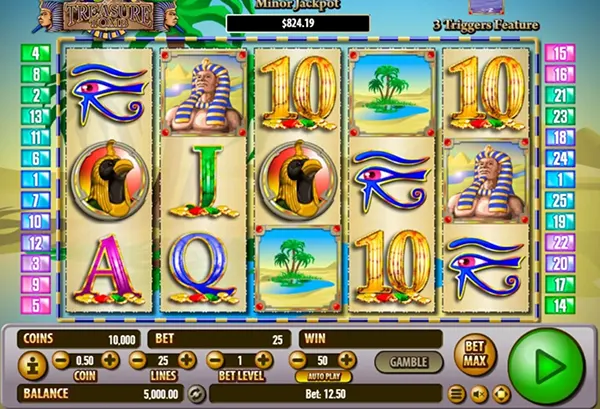Lower the bet level
Image resolution: width=600 pixels, height=409 pixels.
pyautogui.click(x=215, y=360)
